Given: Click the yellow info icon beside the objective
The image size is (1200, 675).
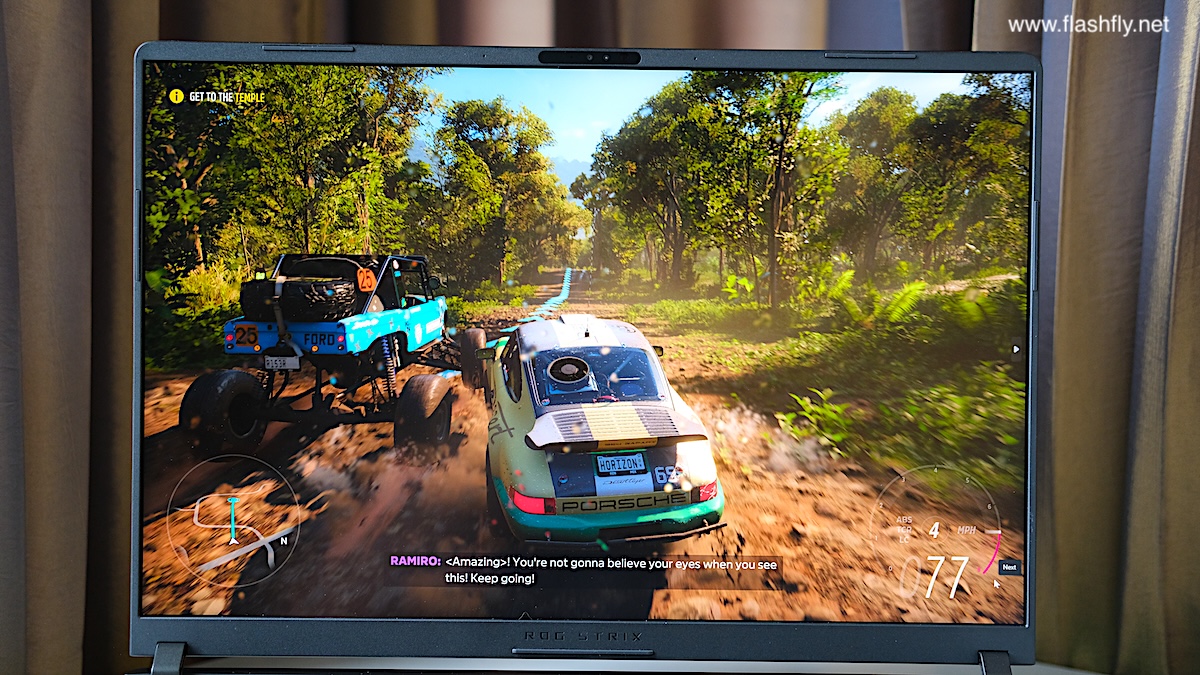Looking at the screenshot, I should (176, 96).
